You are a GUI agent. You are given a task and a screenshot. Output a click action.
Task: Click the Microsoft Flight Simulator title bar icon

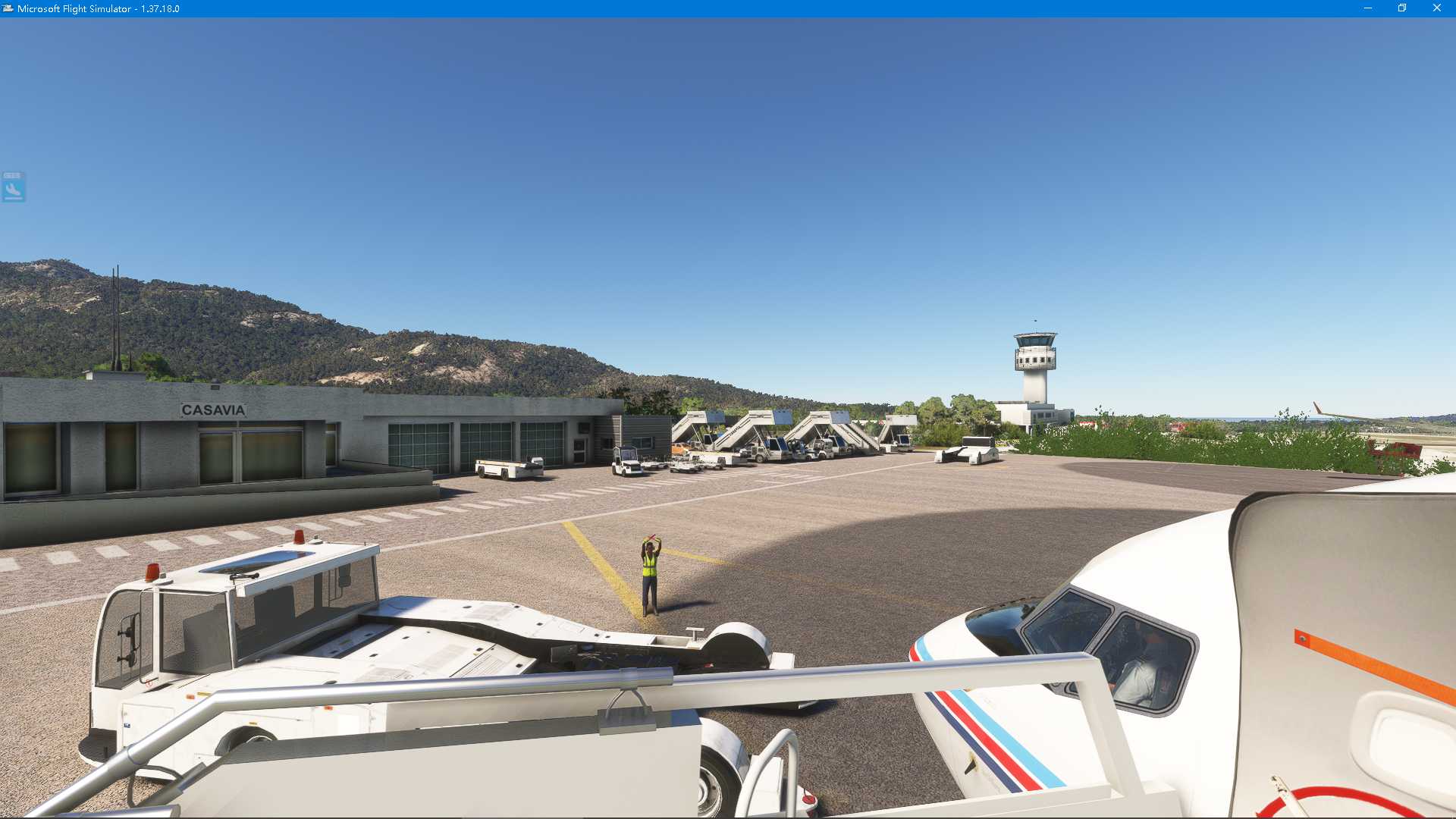[9, 9]
